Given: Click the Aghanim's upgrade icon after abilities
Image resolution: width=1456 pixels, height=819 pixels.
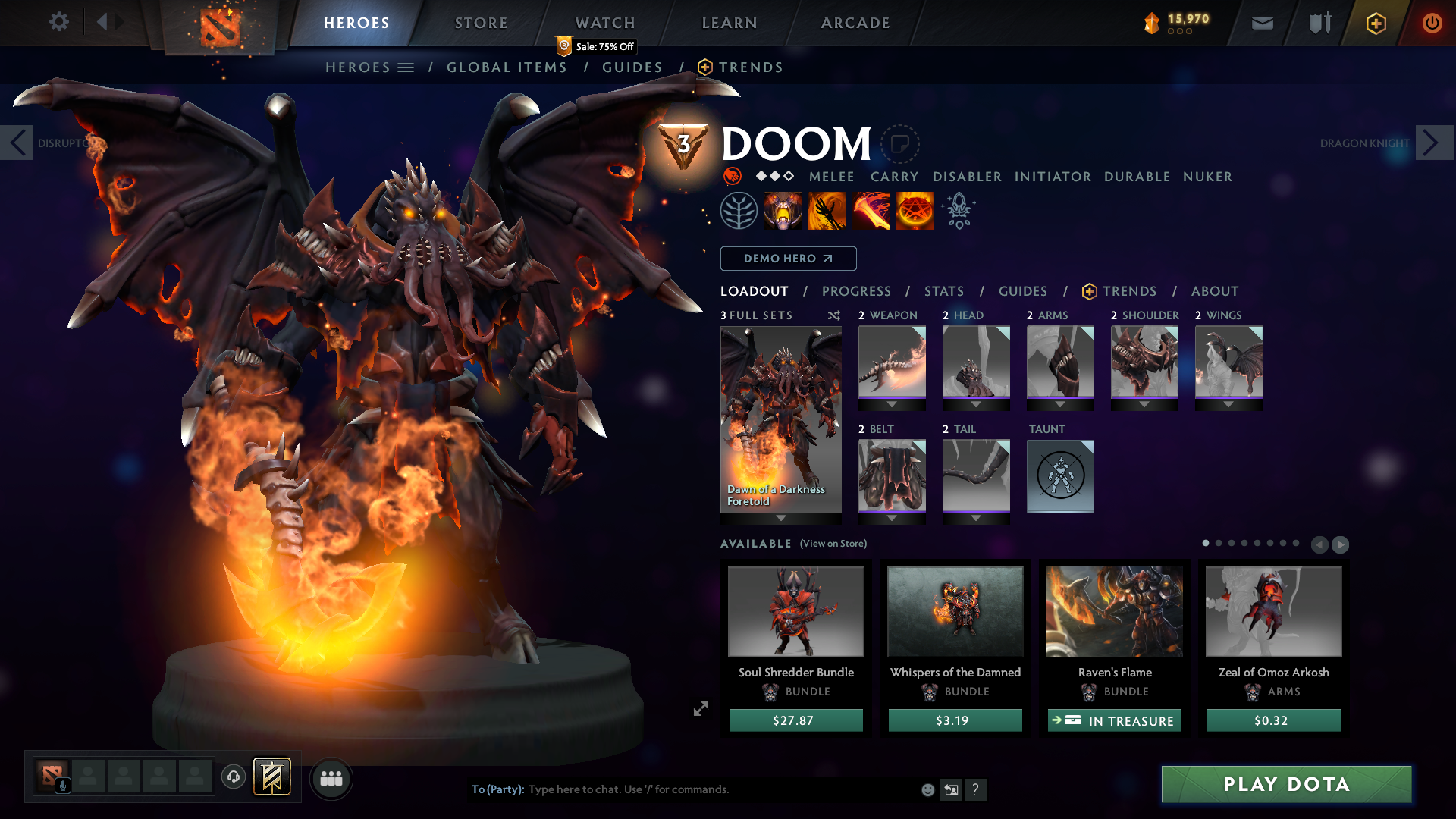Looking at the screenshot, I should click(959, 210).
